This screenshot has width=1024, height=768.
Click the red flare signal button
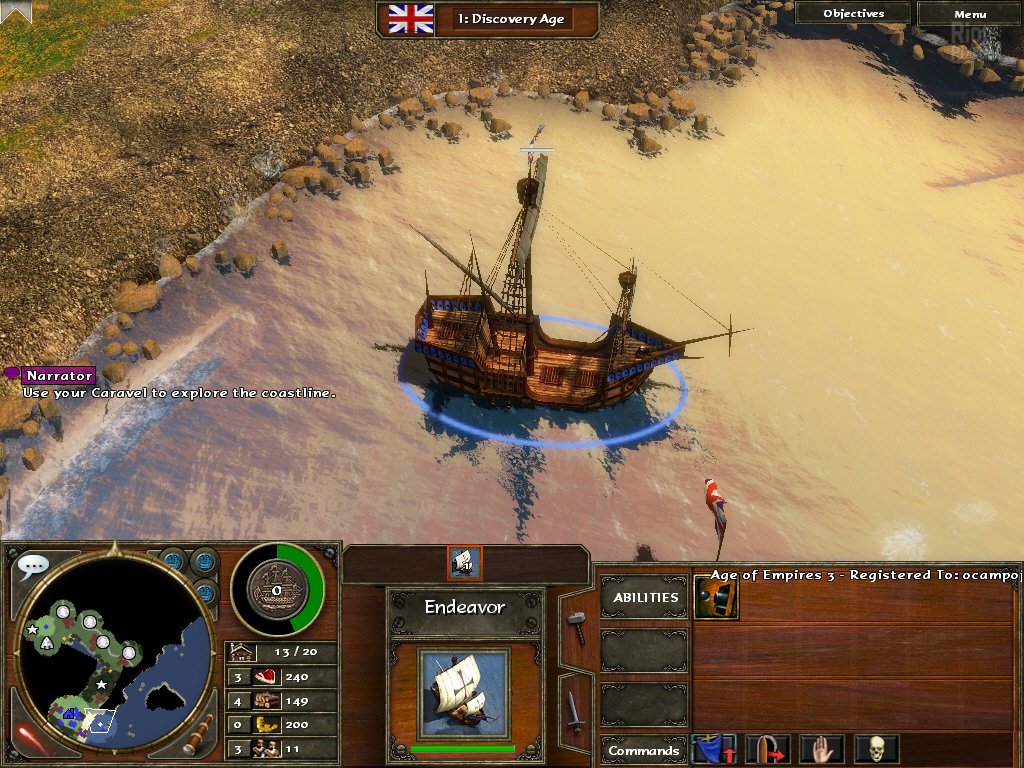[30, 737]
